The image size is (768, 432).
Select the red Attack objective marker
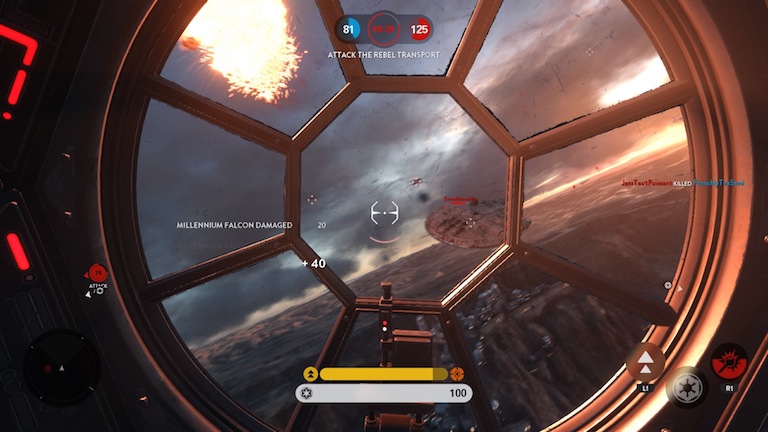[x=97, y=272]
